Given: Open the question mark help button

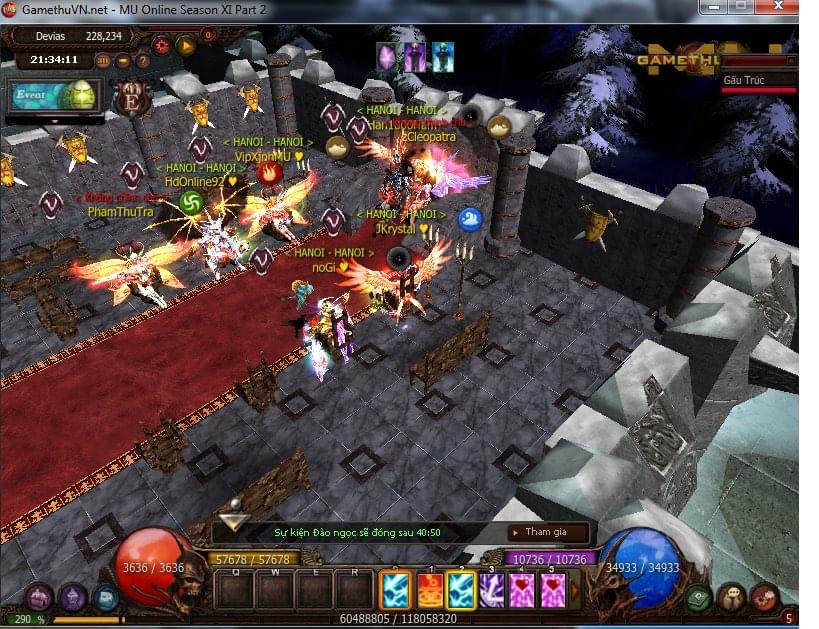Looking at the screenshot, I should coord(143,60).
